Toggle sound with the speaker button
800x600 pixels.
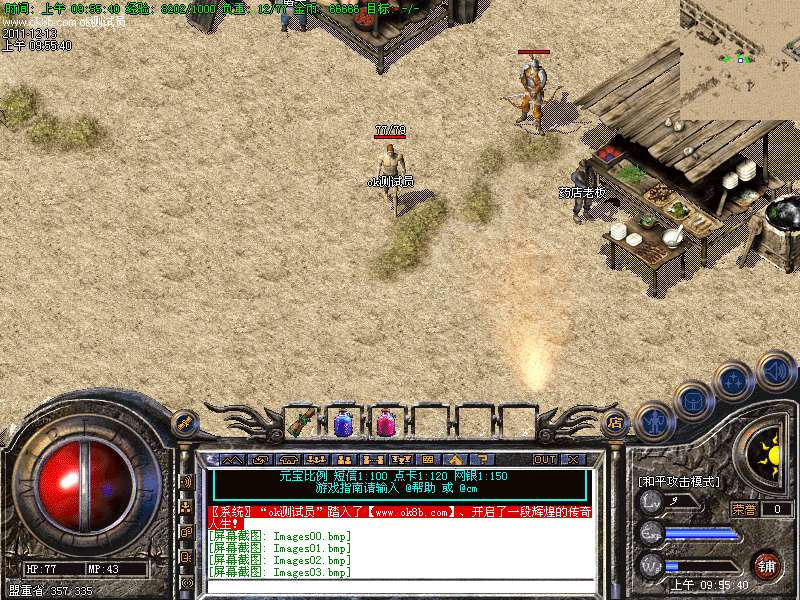(775, 370)
